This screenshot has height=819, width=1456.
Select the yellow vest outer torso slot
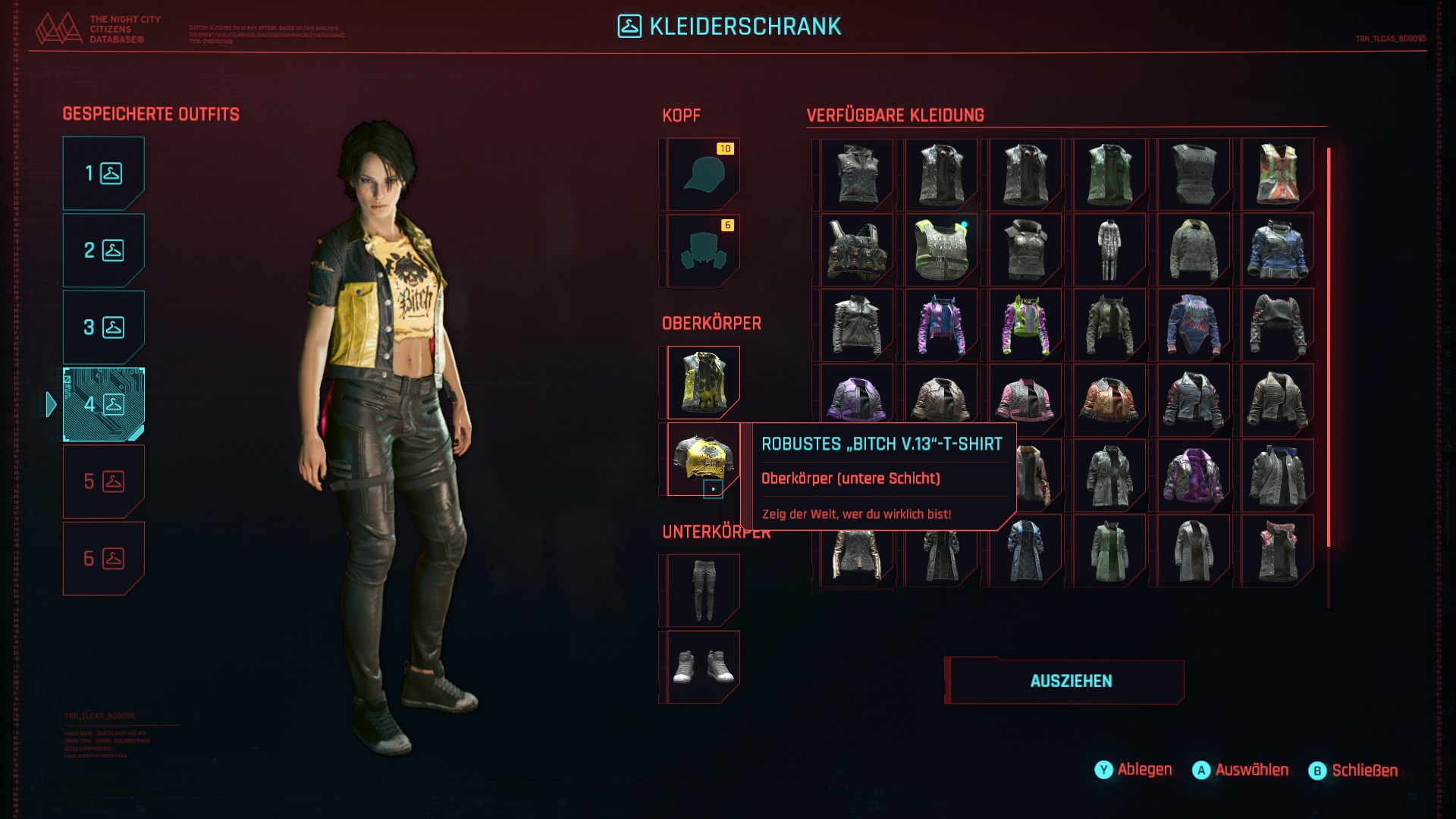point(702,382)
